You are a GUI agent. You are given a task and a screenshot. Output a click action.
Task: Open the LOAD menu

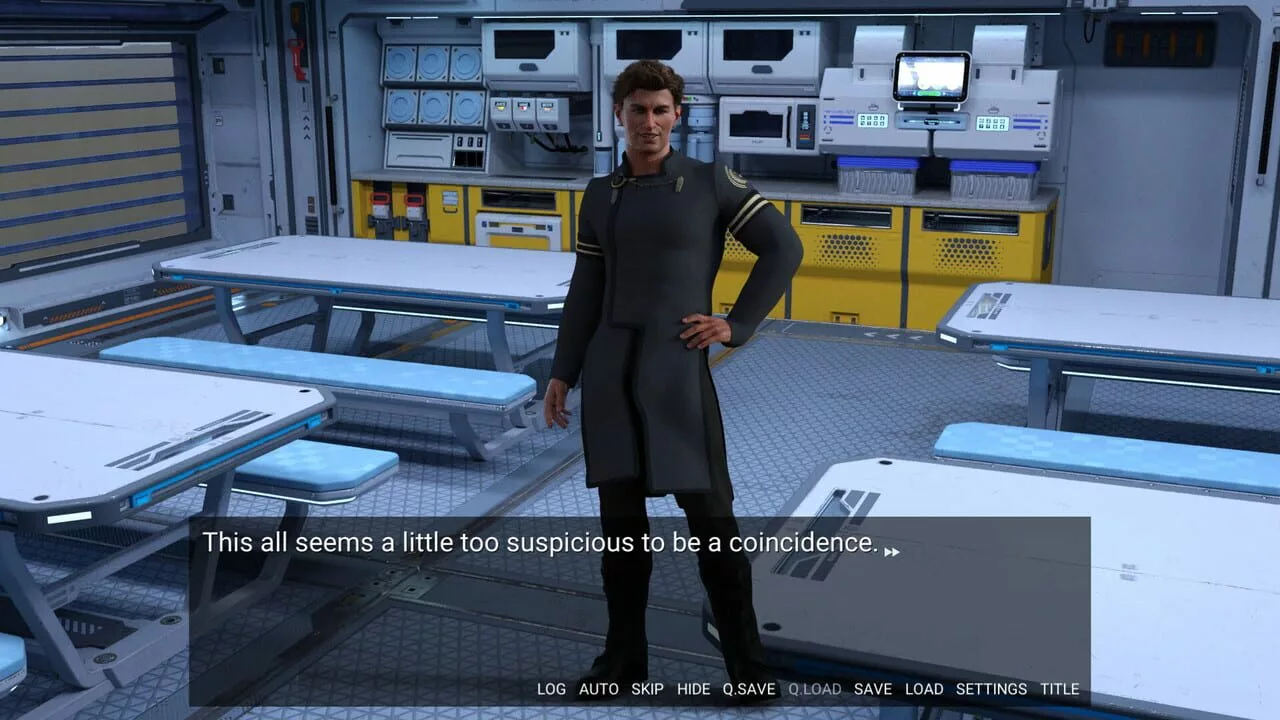[x=923, y=689]
